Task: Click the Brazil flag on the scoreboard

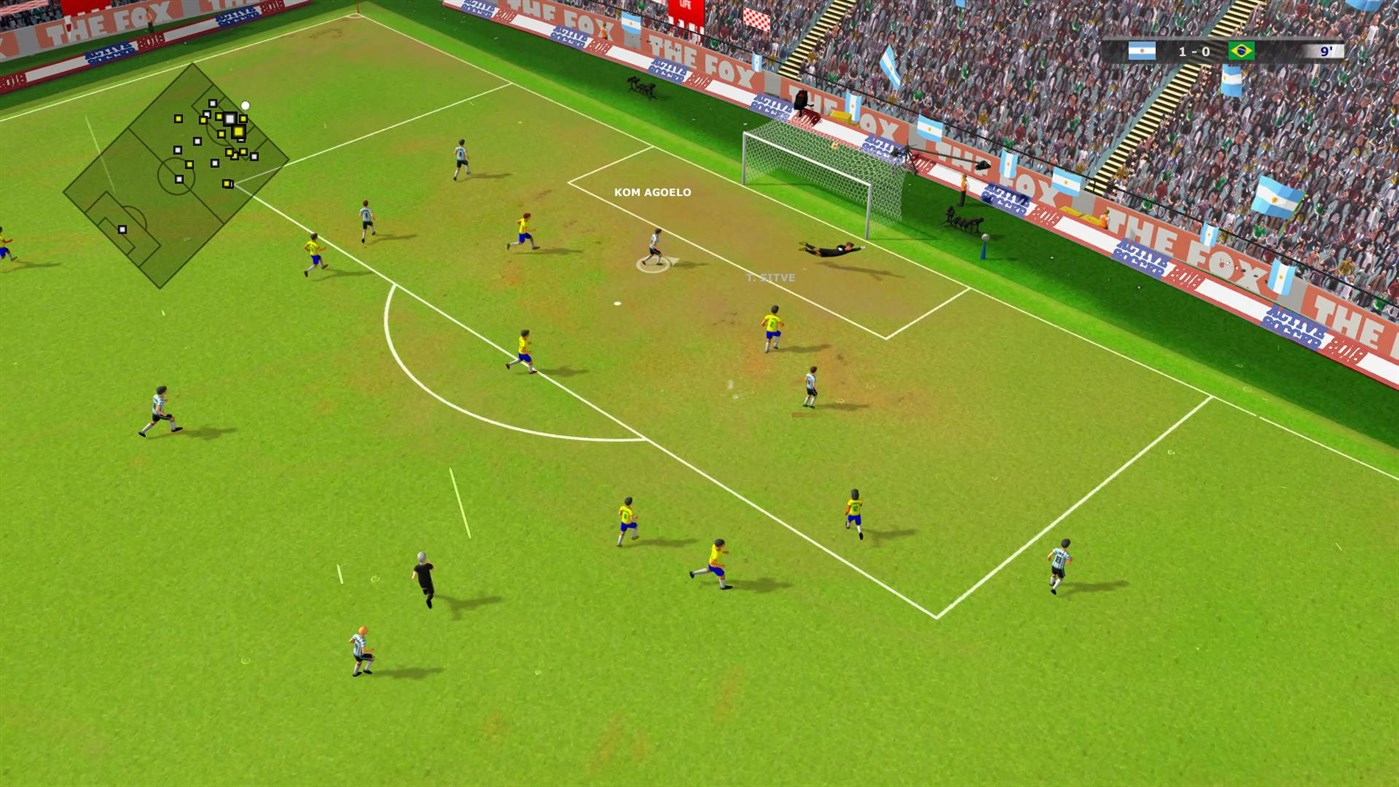Action: [1241, 51]
